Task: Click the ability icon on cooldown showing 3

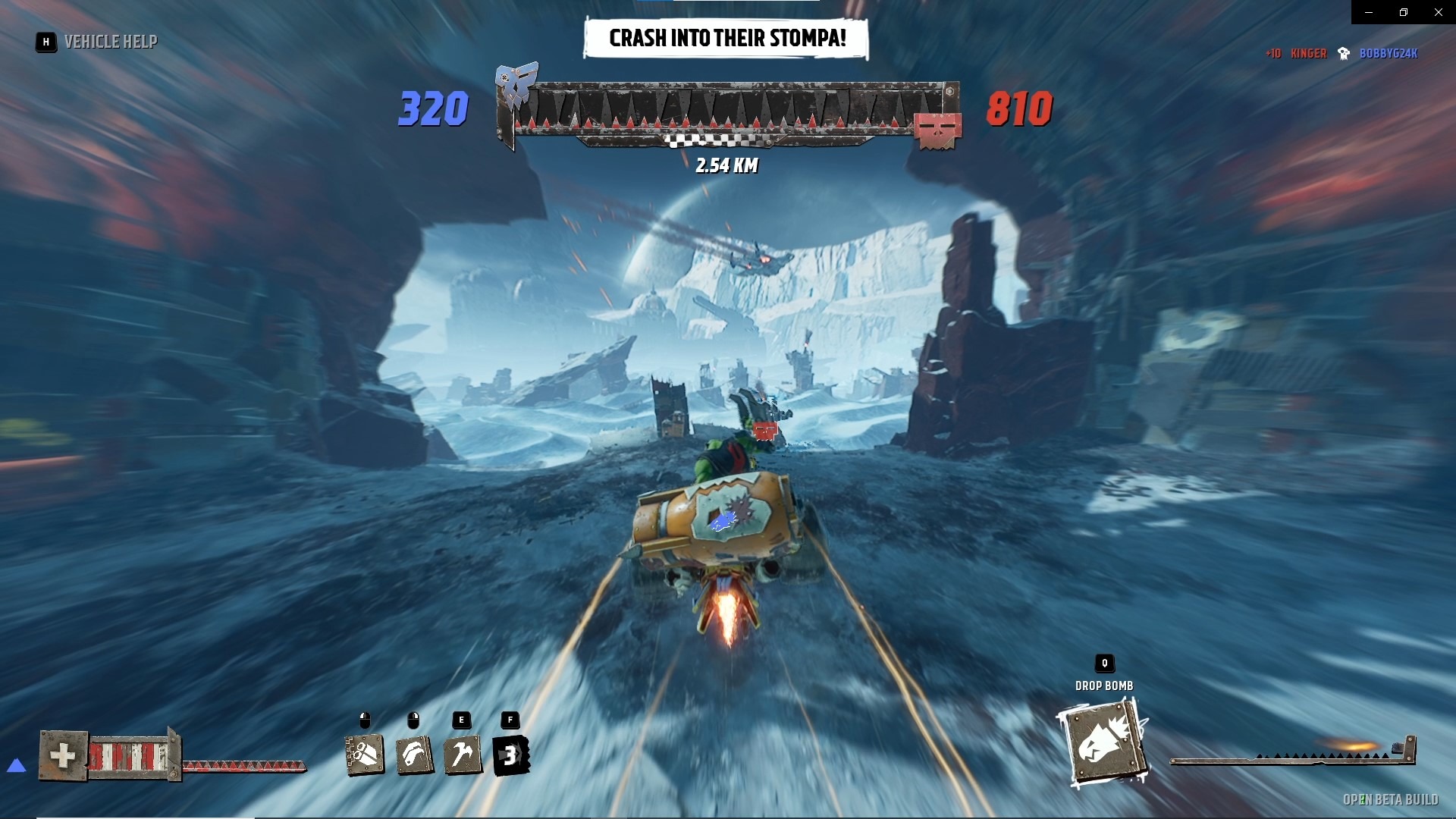Action: pyautogui.click(x=511, y=755)
